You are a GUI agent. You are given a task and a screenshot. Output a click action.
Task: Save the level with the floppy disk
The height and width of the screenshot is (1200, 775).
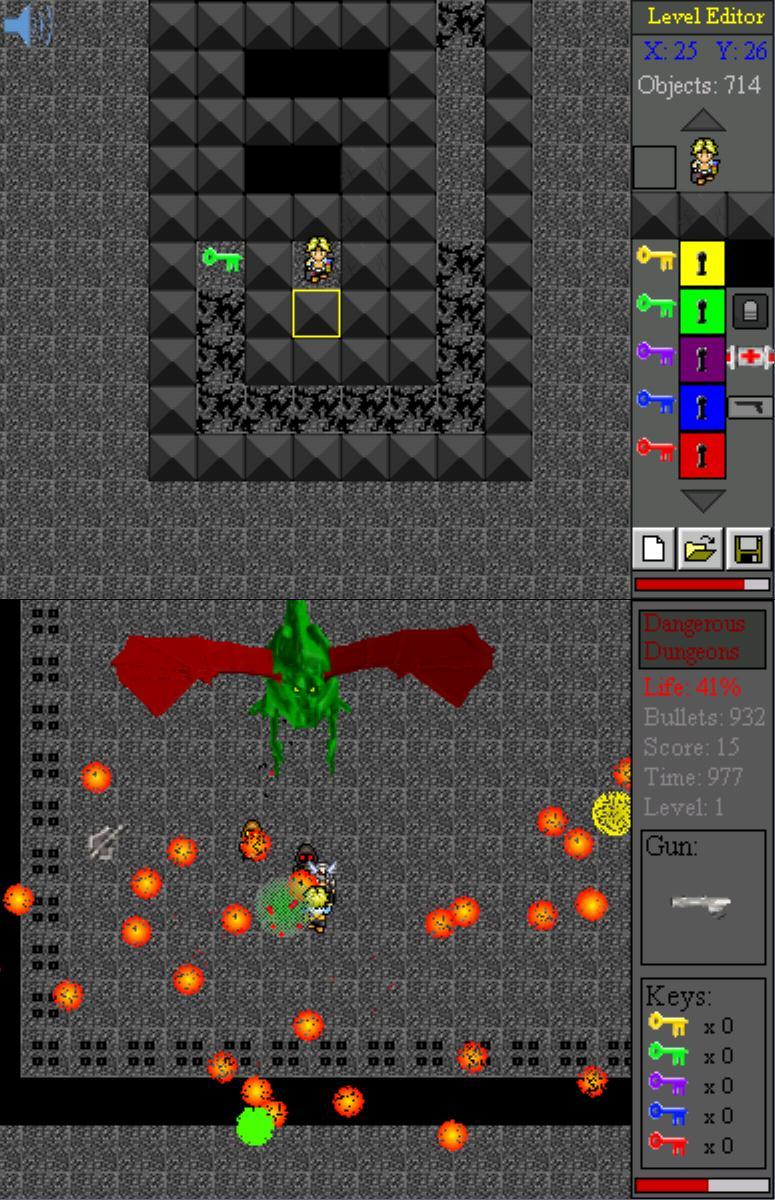(749, 549)
